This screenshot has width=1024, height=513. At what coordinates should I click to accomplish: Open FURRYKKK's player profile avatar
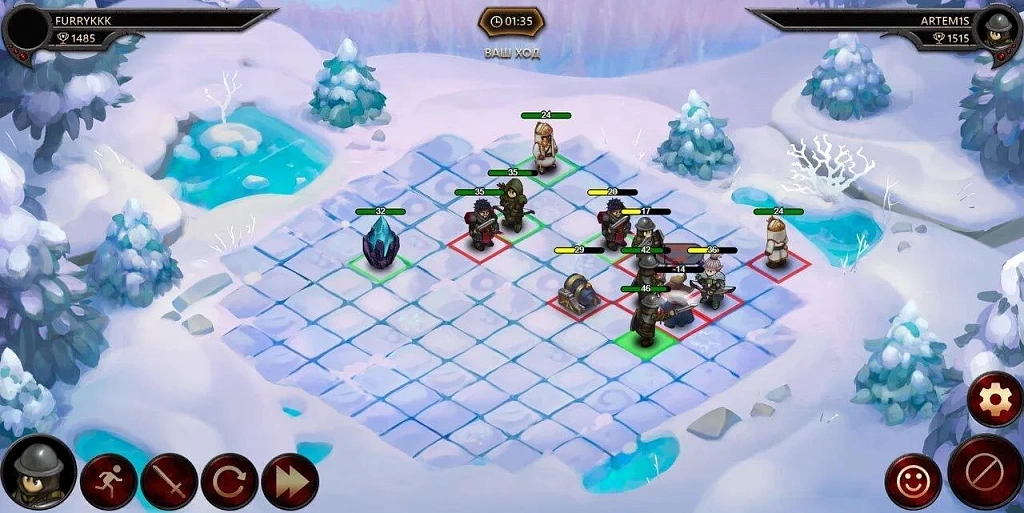(x=27, y=29)
